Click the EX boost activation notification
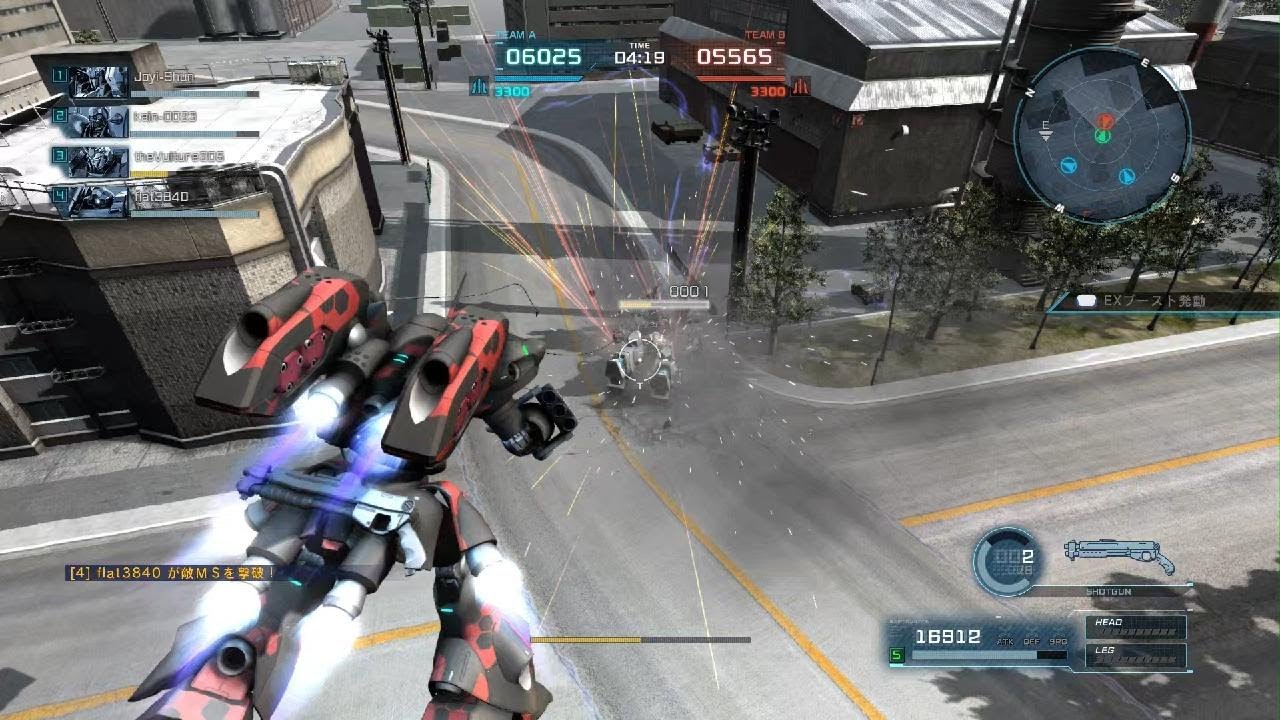Viewport: 1280px width, 720px height. [x=1160, y=300]
